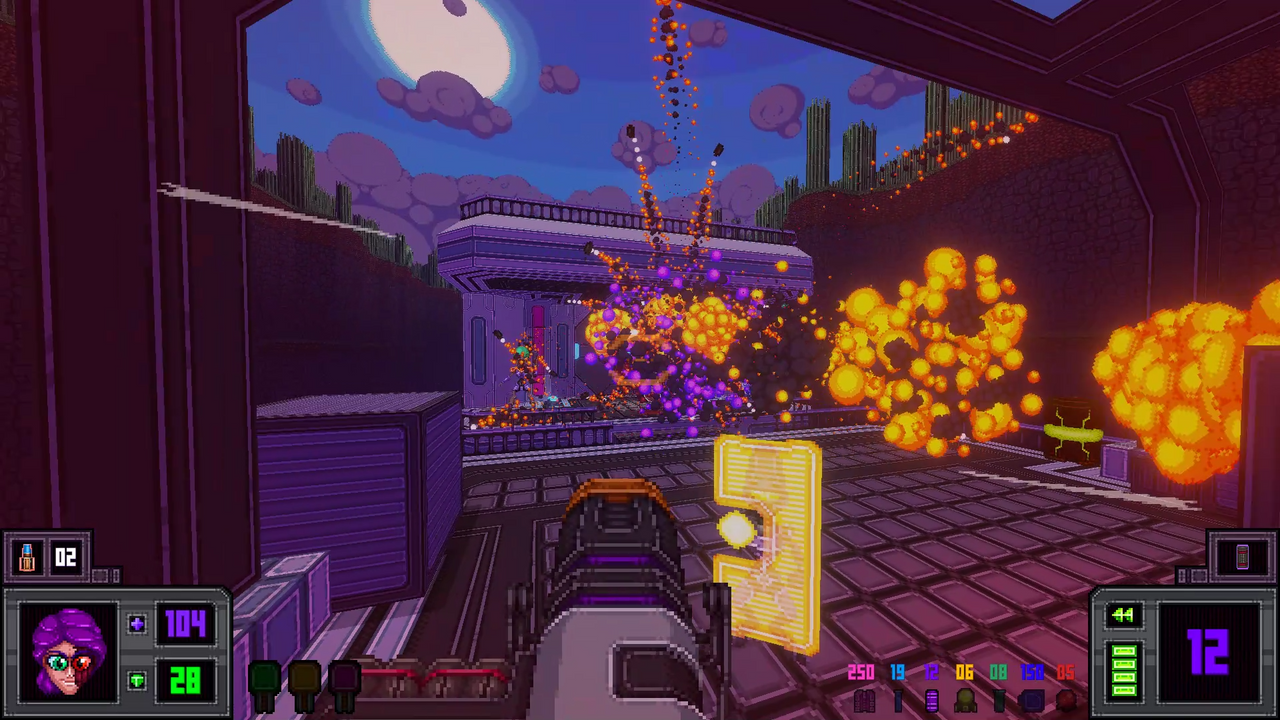Image resolution: width=1280 pixels, height=720 pixels.
Task: Click the purple health cross icon beside 104
Action: (137, 624)
